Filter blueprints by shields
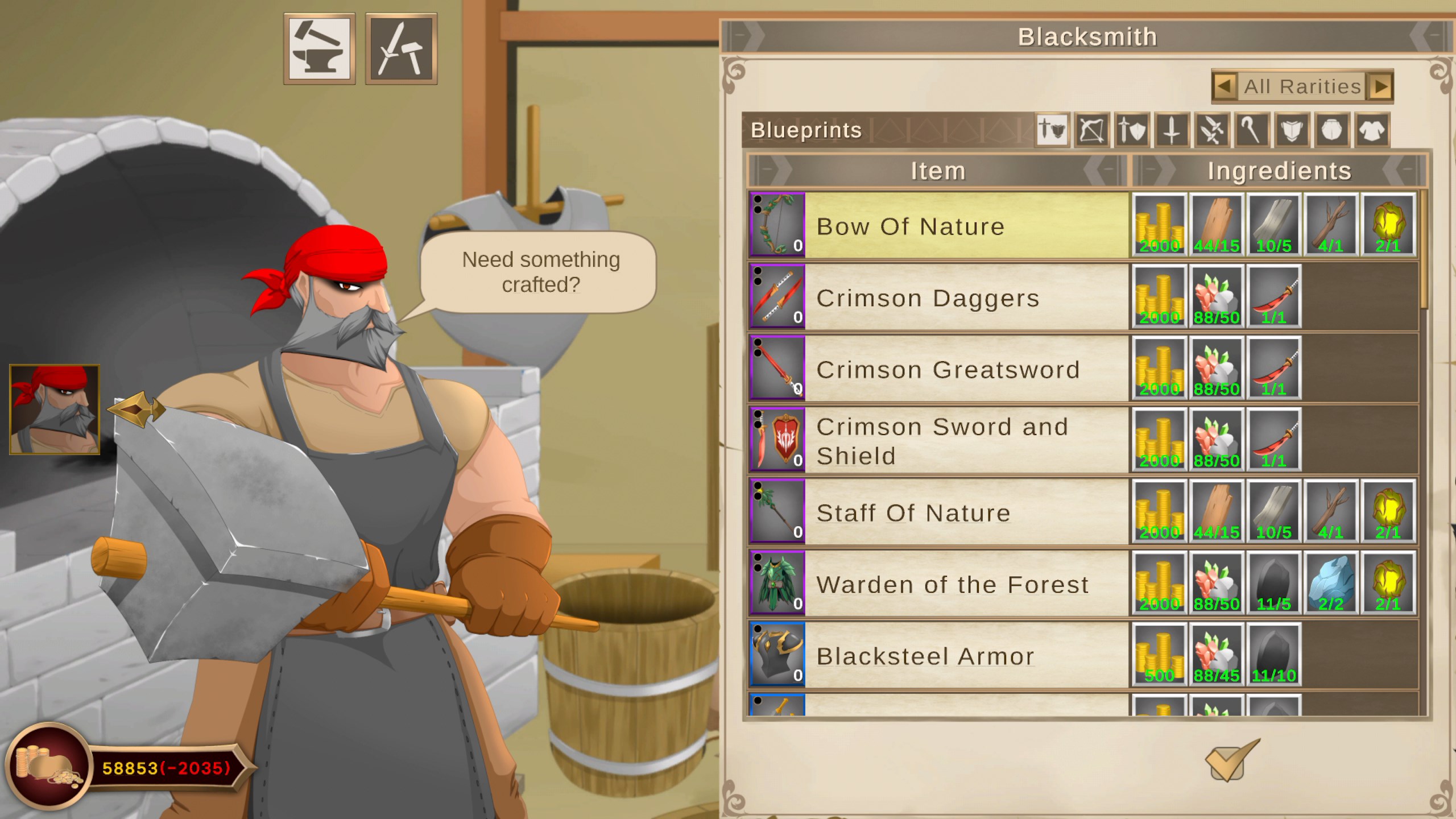This screenshot has height=819, width=1456. click(1293, 131)
